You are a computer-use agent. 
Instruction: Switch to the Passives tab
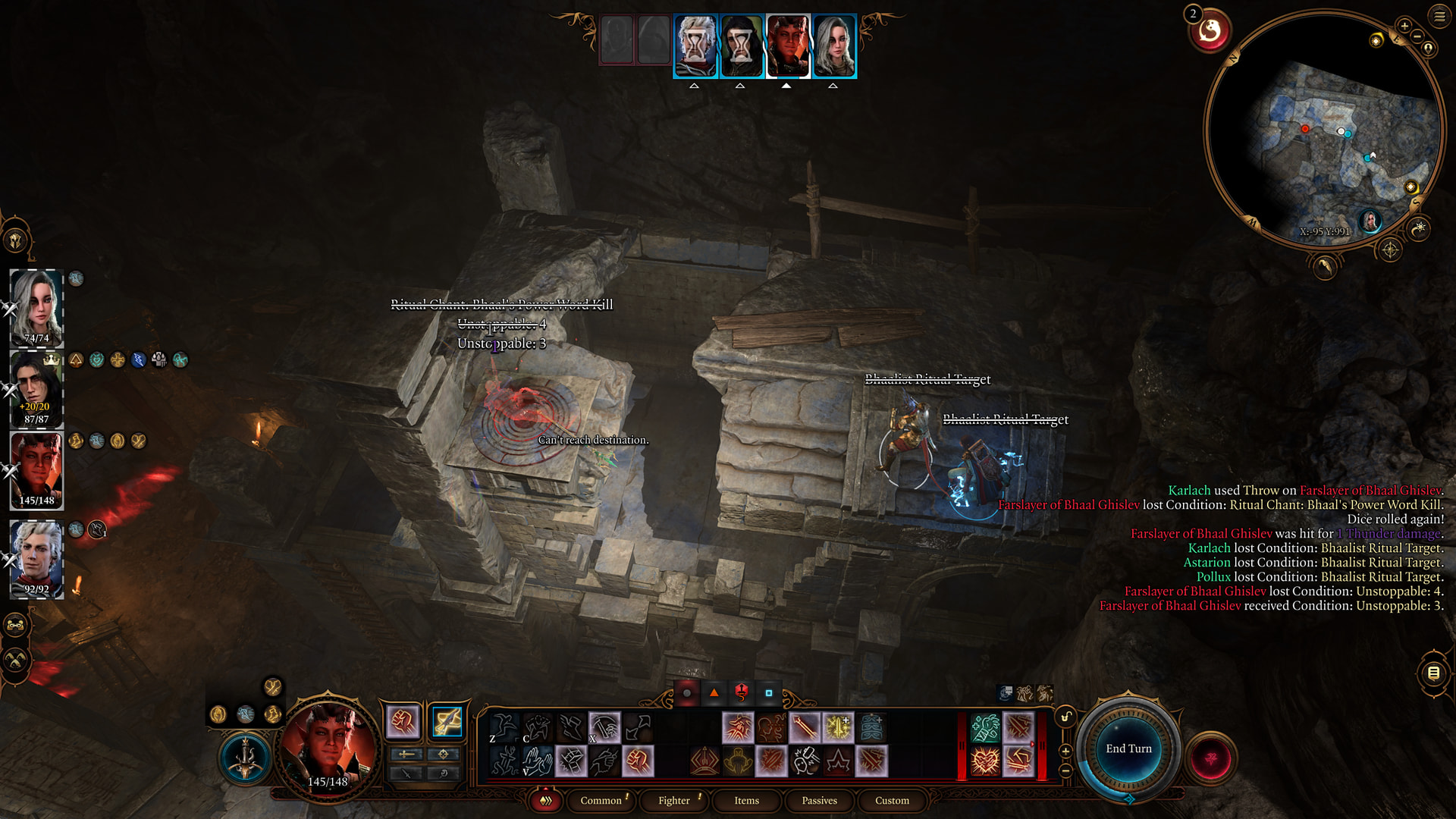click(819, 800)
